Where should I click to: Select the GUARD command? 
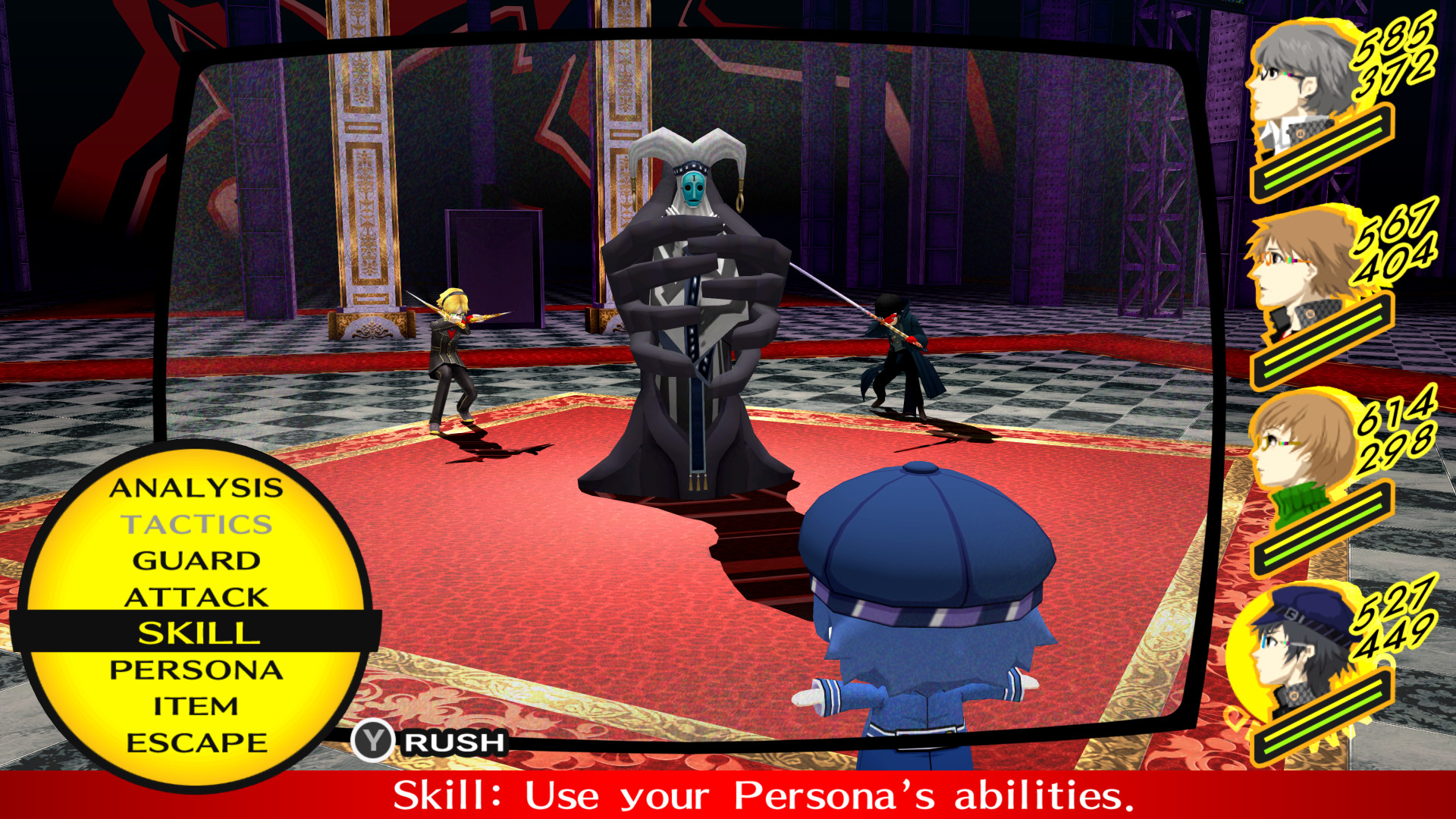[x=197, y=561]
